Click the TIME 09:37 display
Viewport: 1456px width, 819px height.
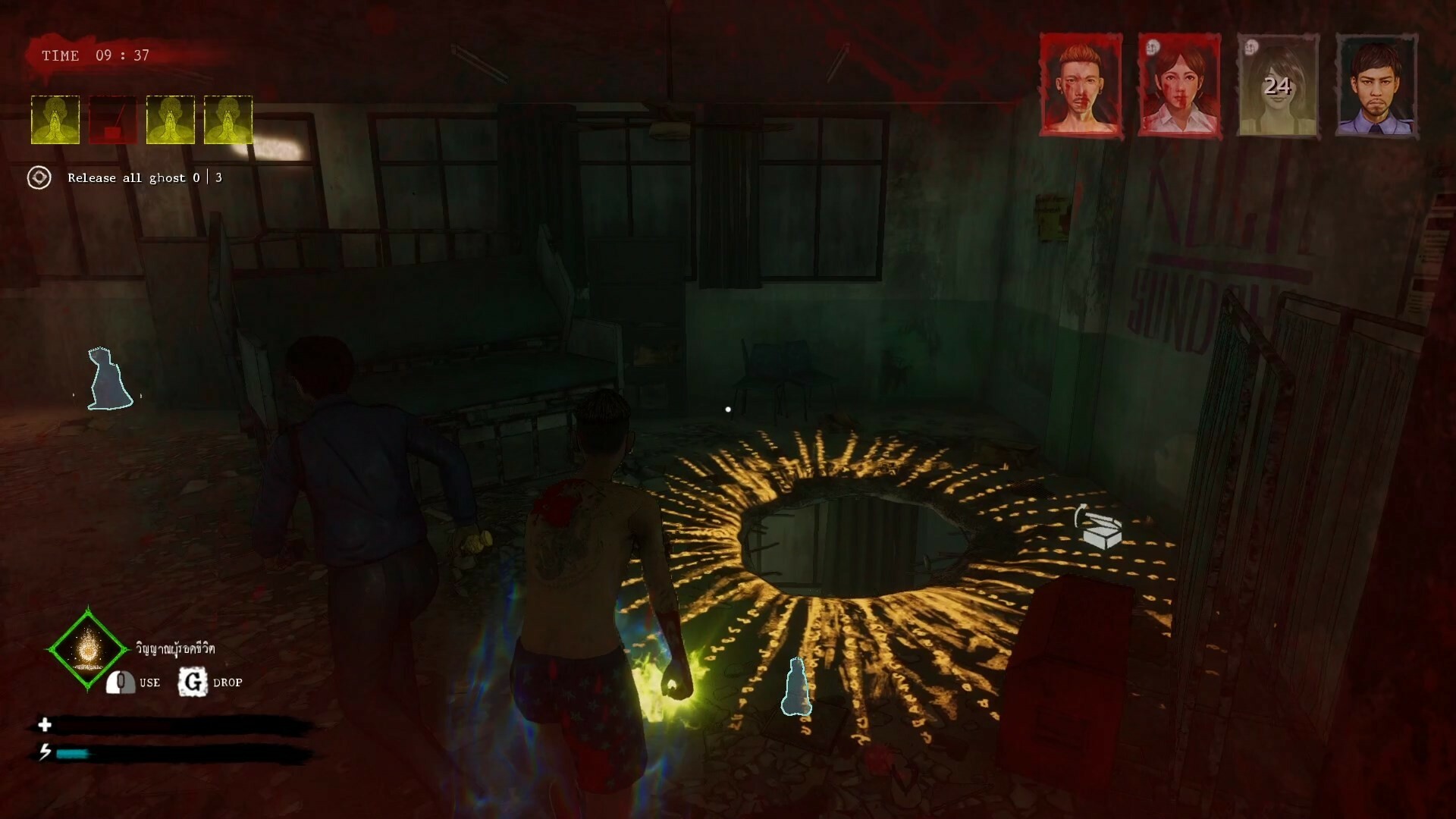pos(94,55)
